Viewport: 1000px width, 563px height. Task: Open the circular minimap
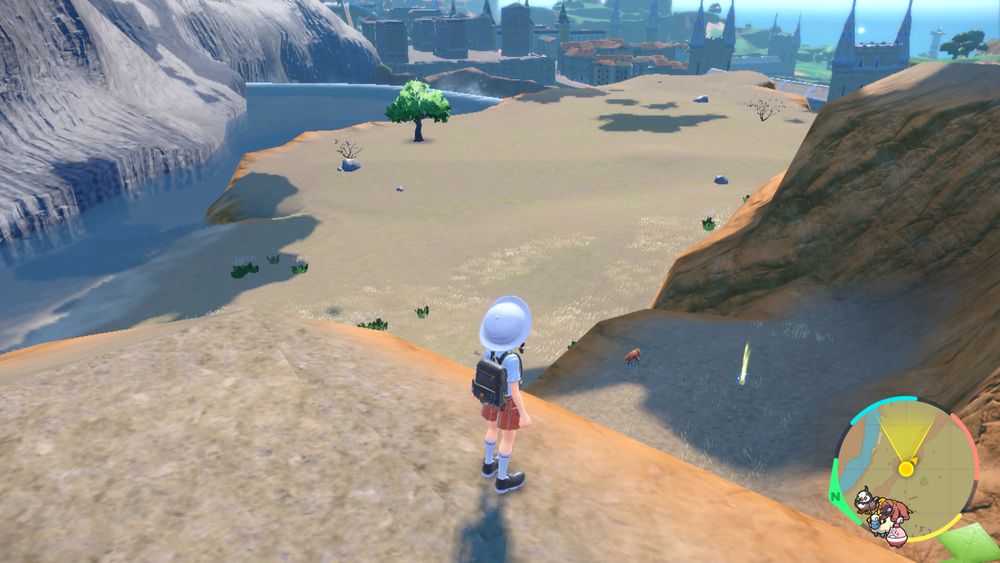906,466
